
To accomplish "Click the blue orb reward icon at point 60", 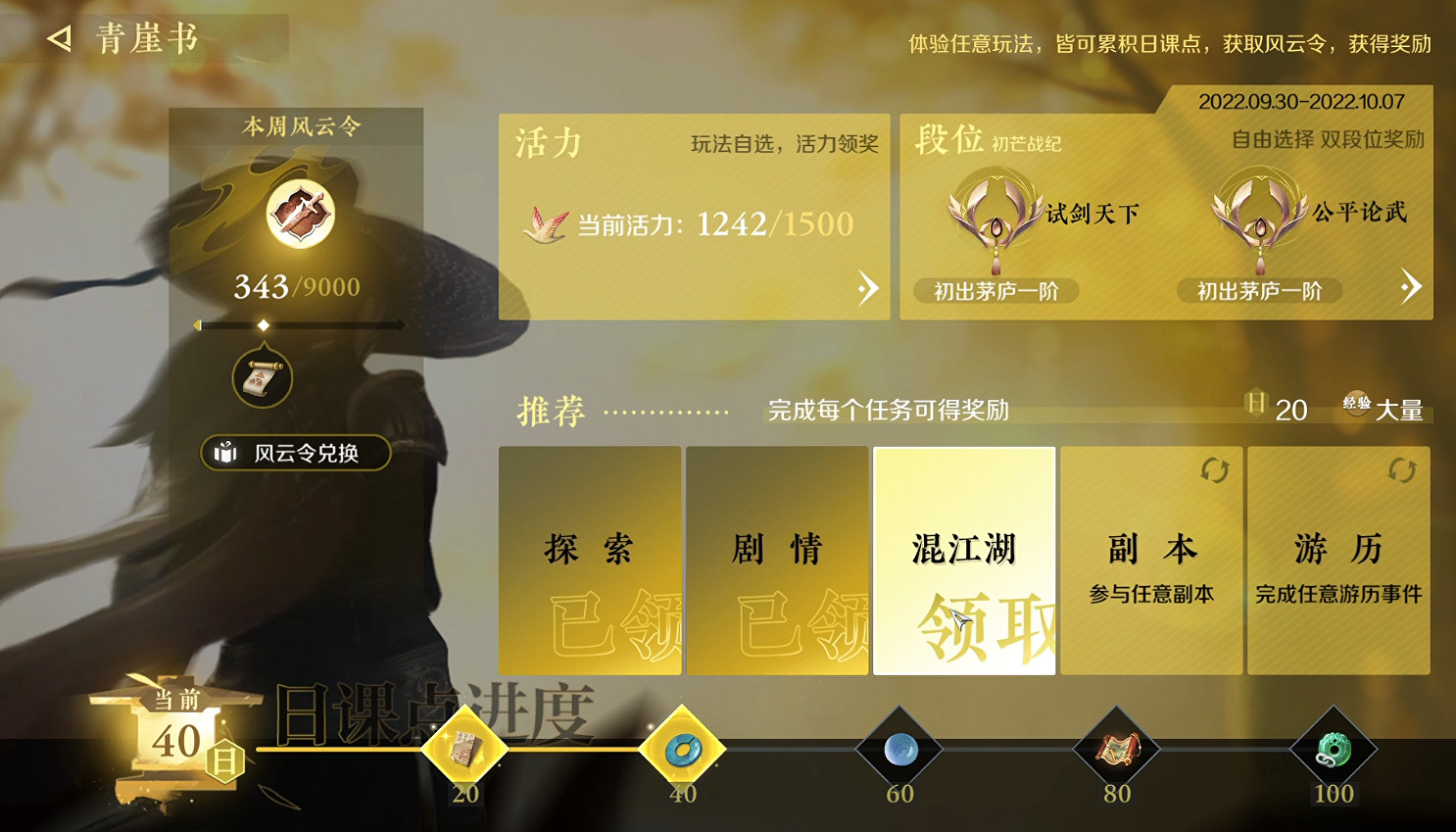I will click(x=899, y=750).
